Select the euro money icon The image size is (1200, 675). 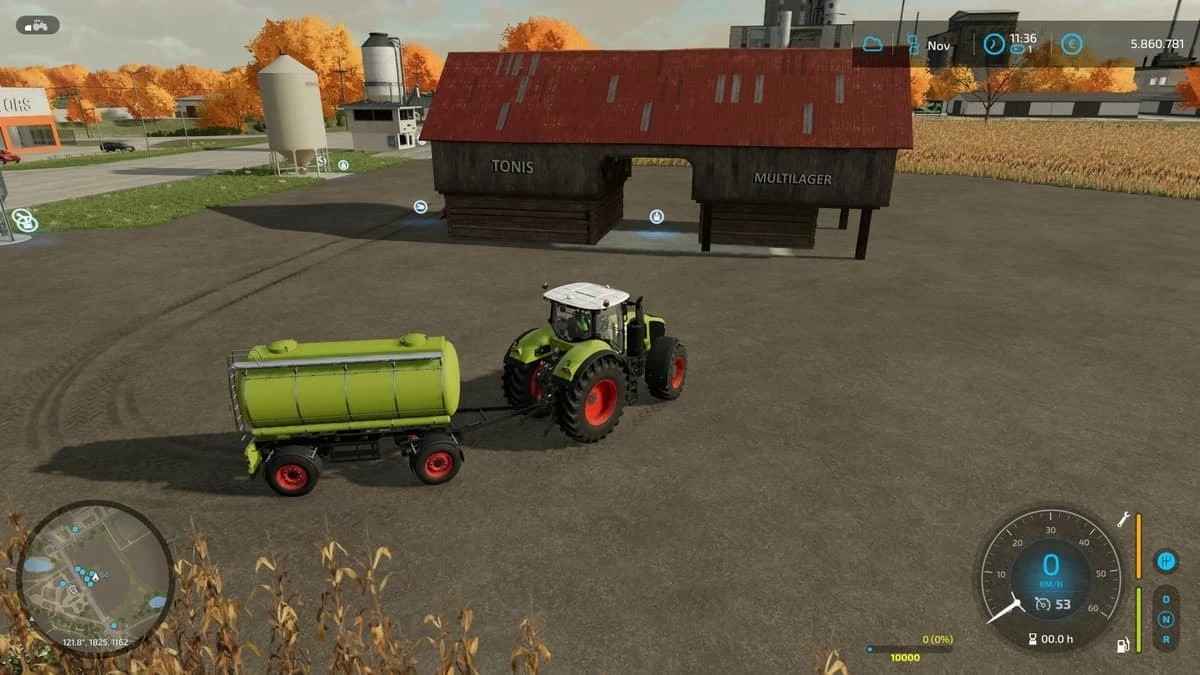[1071, 44]
